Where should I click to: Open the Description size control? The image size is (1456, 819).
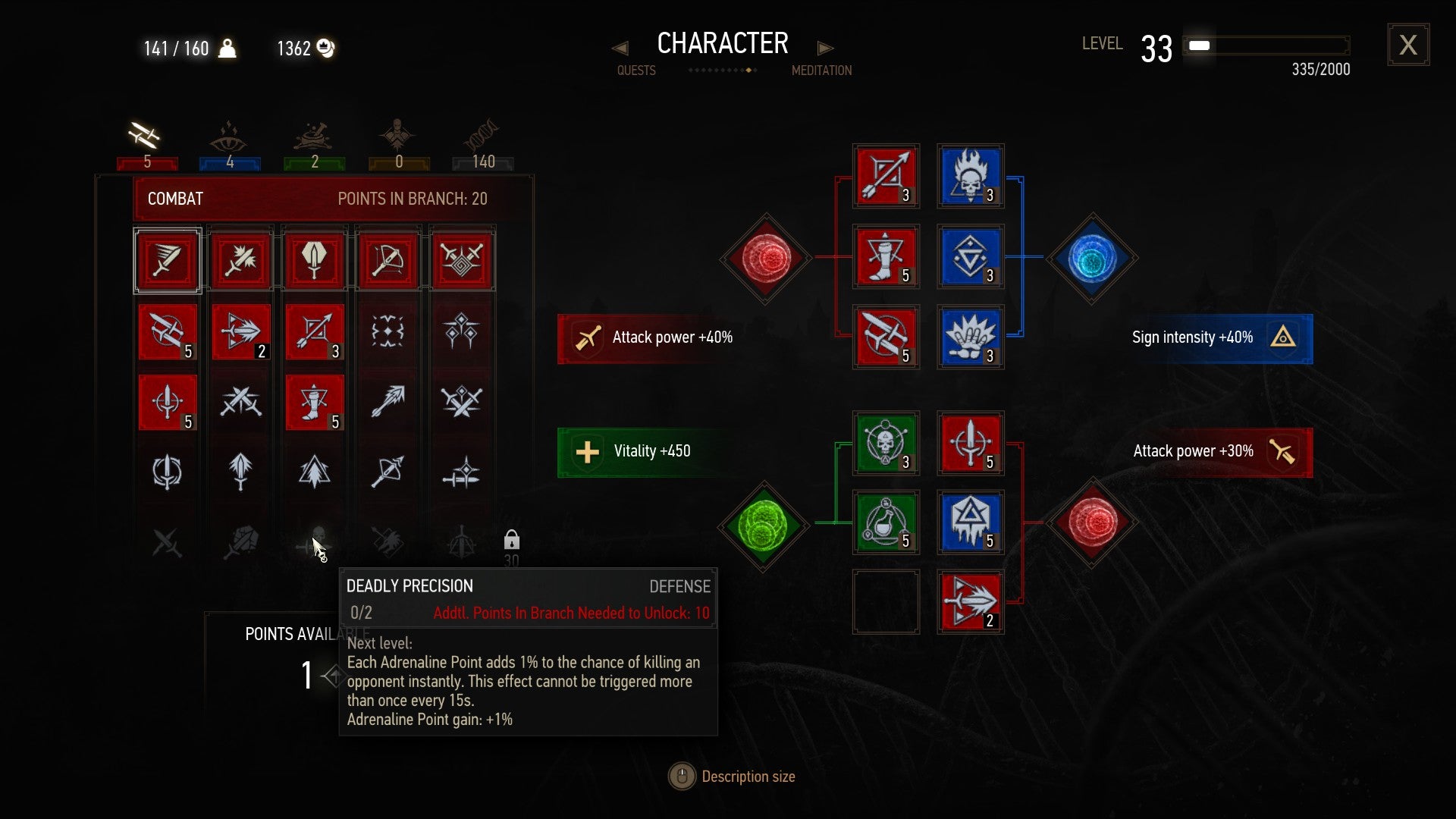coord(681,776)
